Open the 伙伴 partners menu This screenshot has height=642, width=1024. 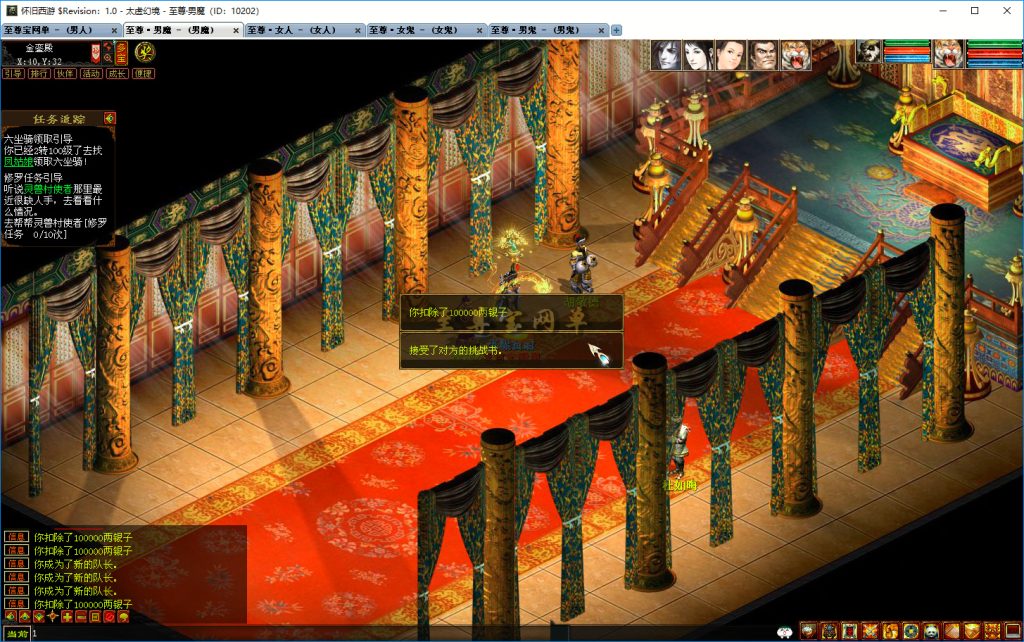(65, 73)
